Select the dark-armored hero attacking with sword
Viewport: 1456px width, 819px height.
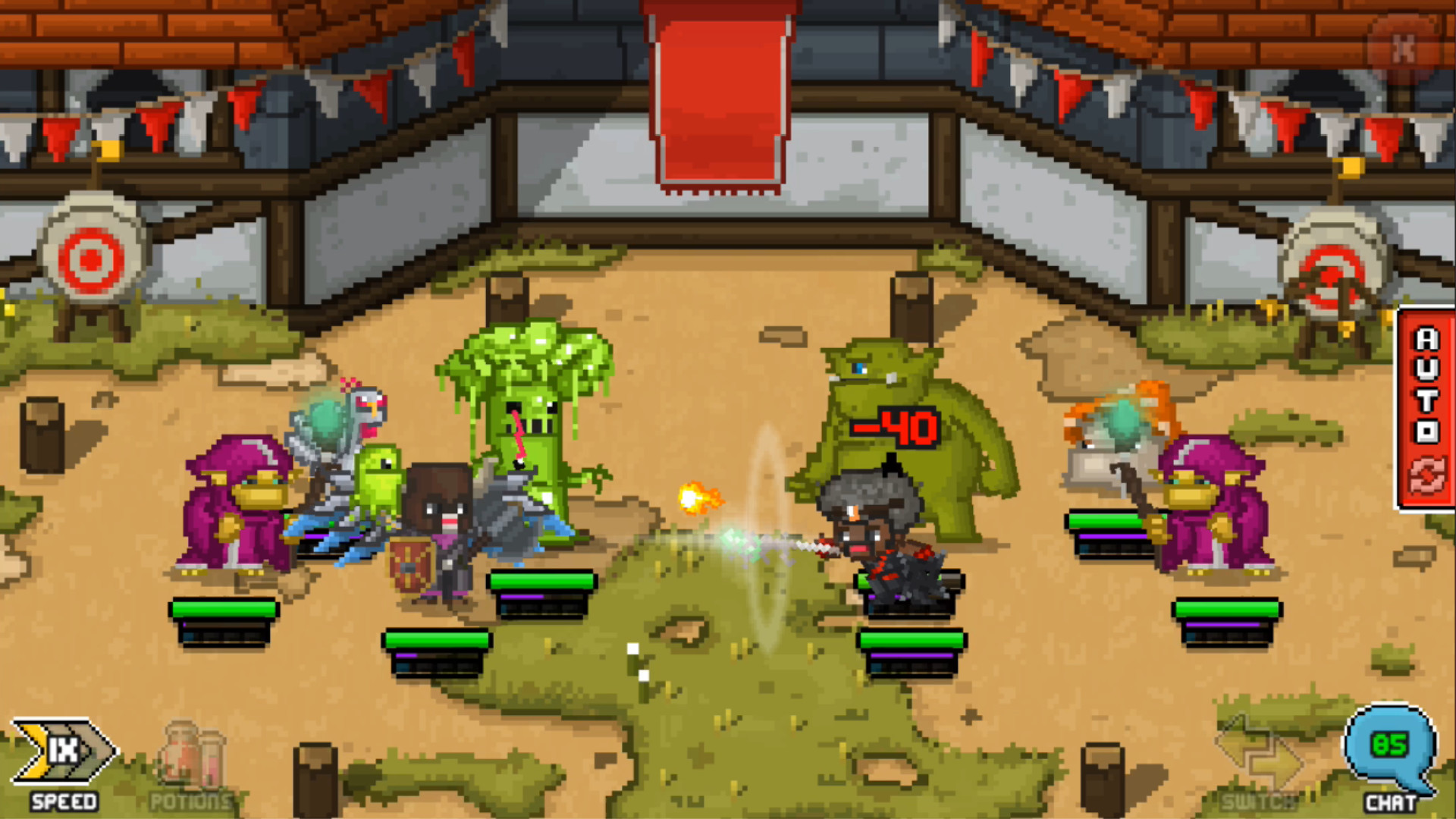(880, 531)
